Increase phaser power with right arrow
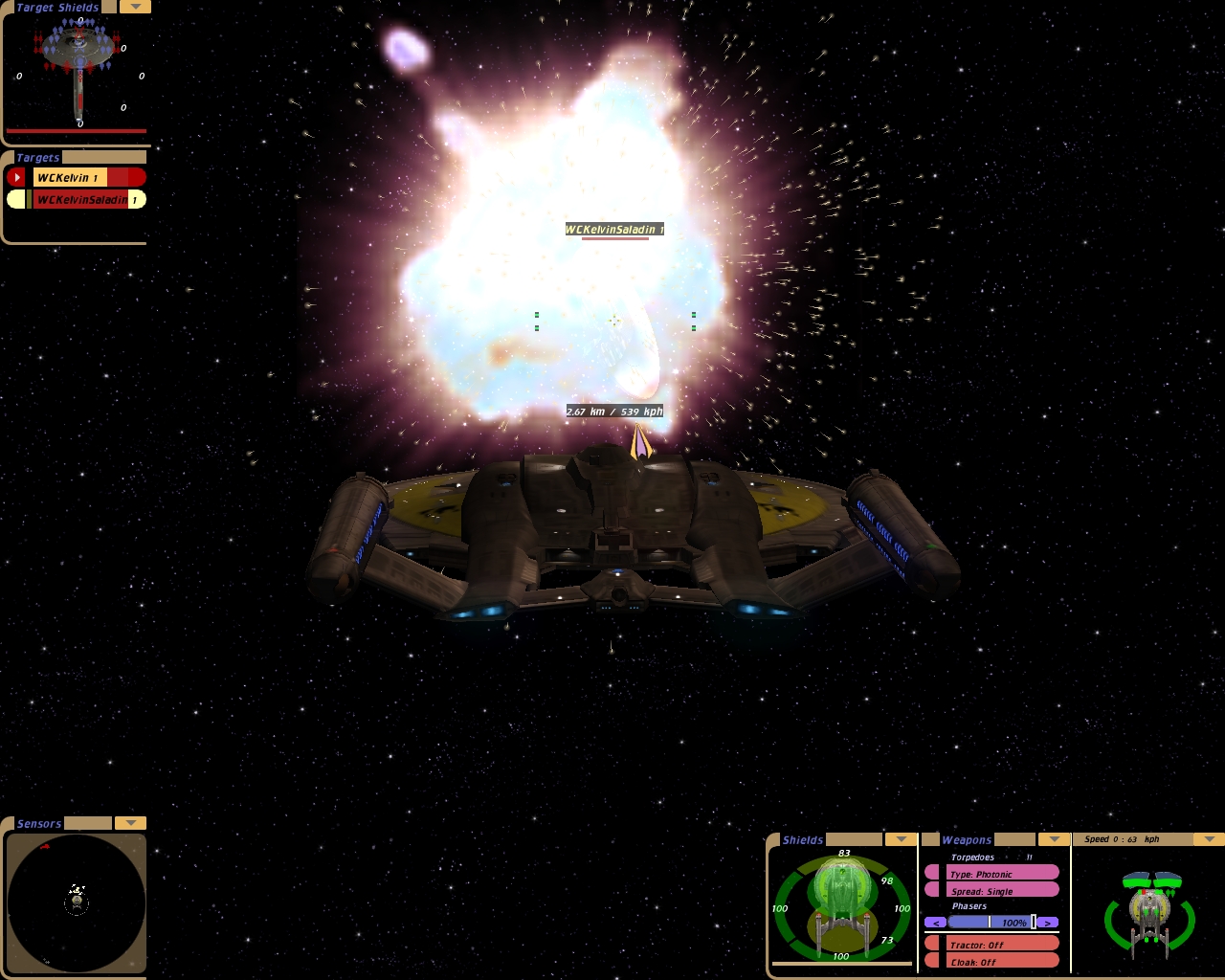The width and height of the screenshot is (1225, 980). click(x=1049, y=923)
